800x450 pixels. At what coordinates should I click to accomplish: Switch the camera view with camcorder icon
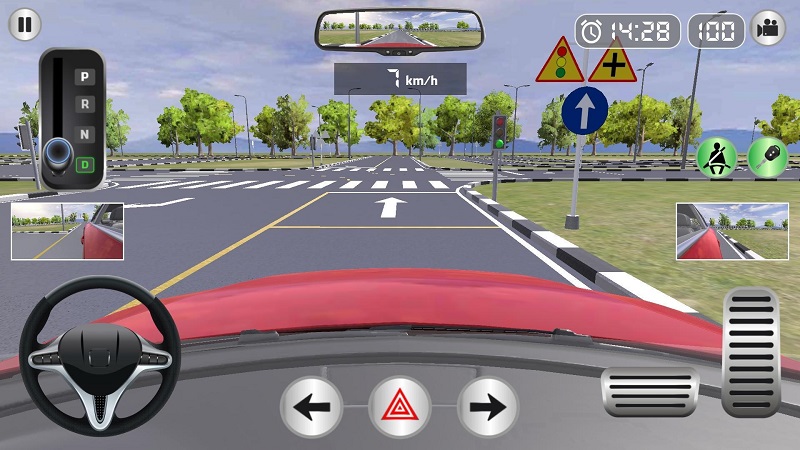767,29
